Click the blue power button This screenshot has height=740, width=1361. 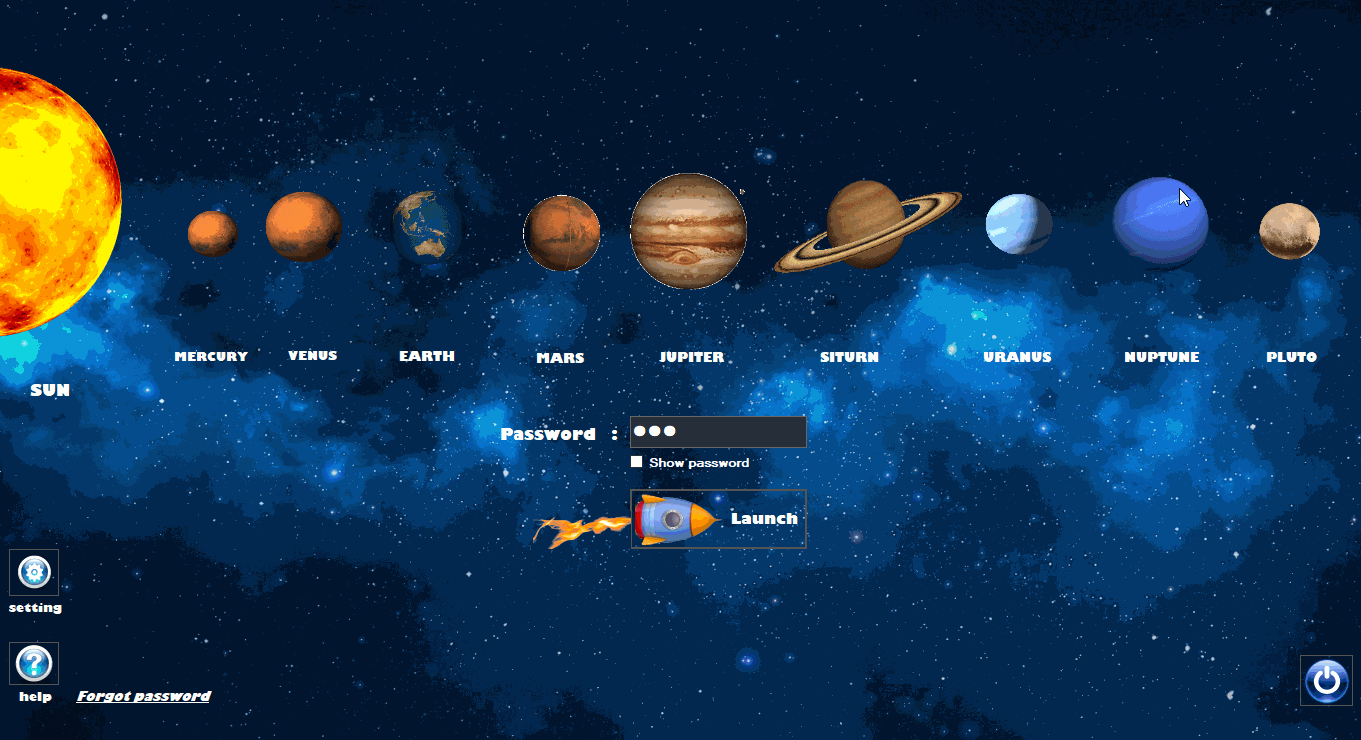[1326, 681]
